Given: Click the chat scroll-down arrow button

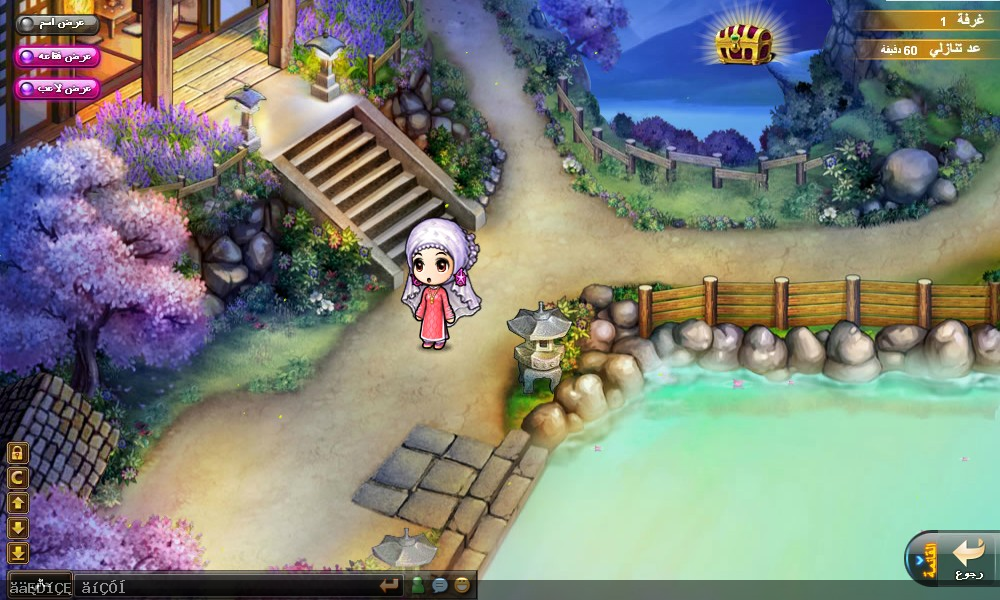Looking at the screenshot, I should tap(18, 528).
